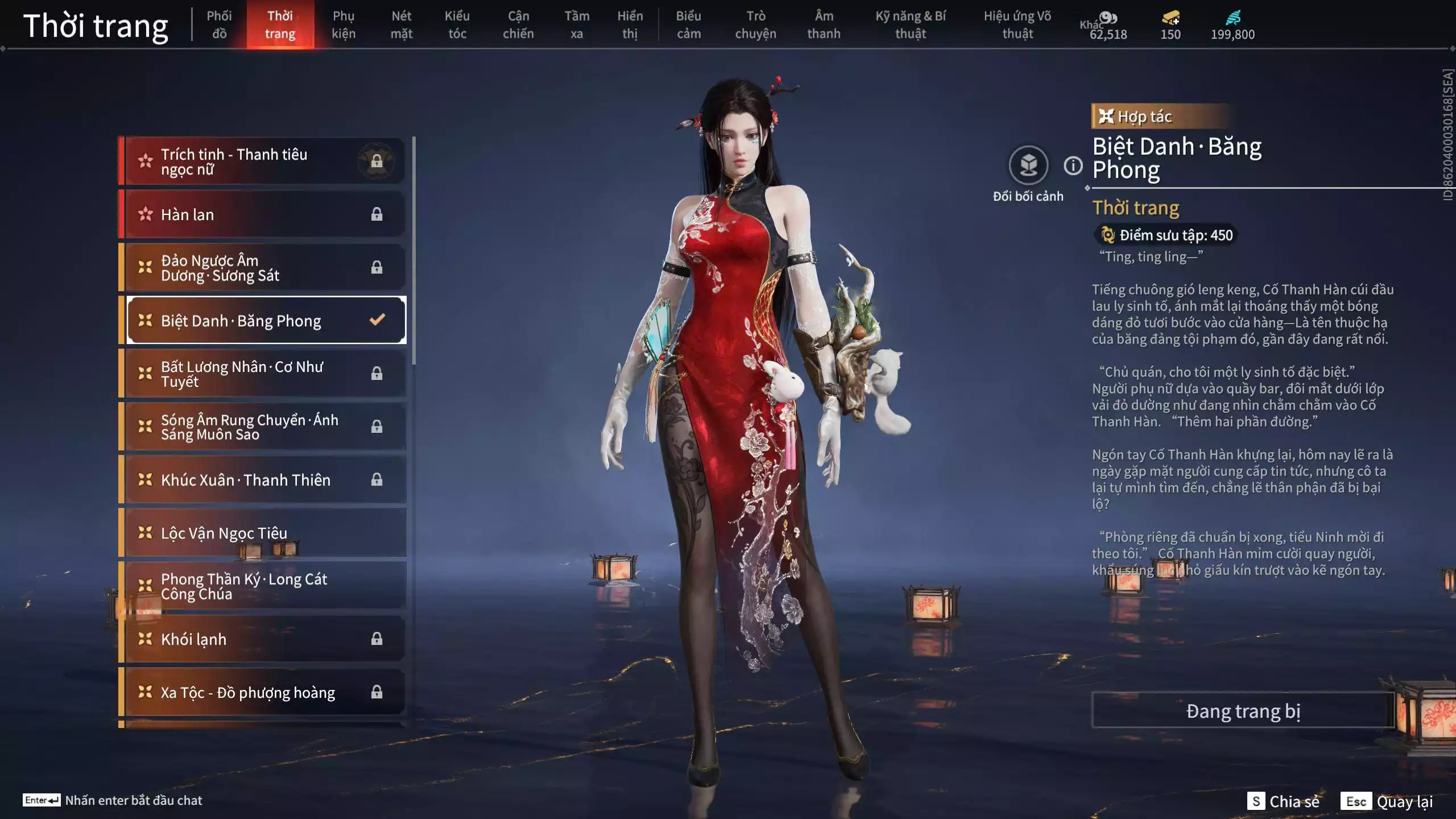Switch to the Biểu cảm tab
The image size is (1456, 819).
(688, 25)
